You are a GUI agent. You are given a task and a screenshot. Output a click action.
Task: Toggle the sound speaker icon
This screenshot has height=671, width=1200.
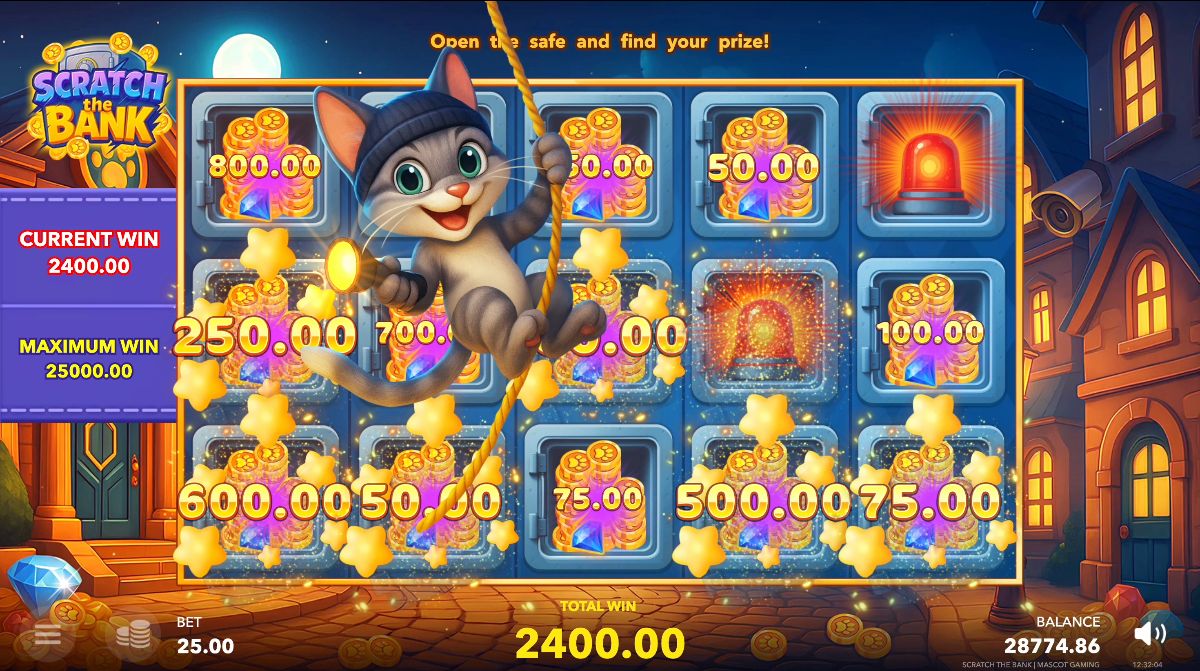click(x=1151, y=632)
